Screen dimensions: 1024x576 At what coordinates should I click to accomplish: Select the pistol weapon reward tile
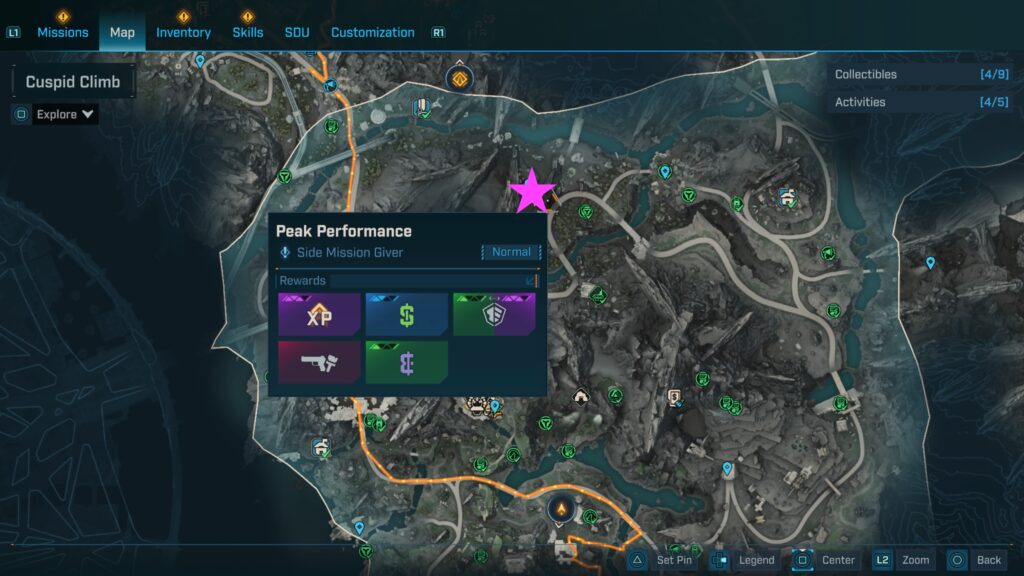(x=319, y=362)
